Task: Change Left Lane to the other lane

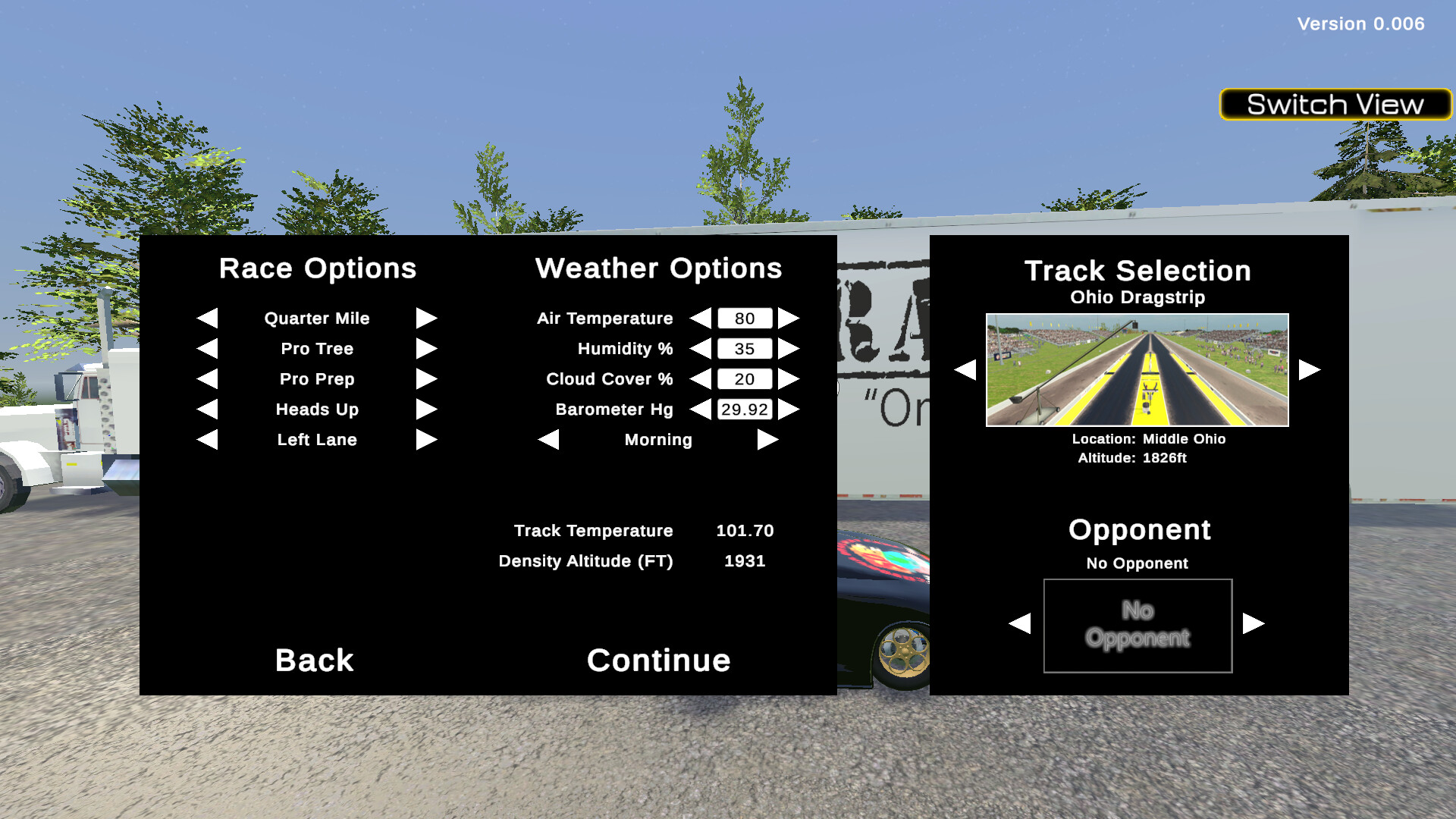Action: (427, 440)
